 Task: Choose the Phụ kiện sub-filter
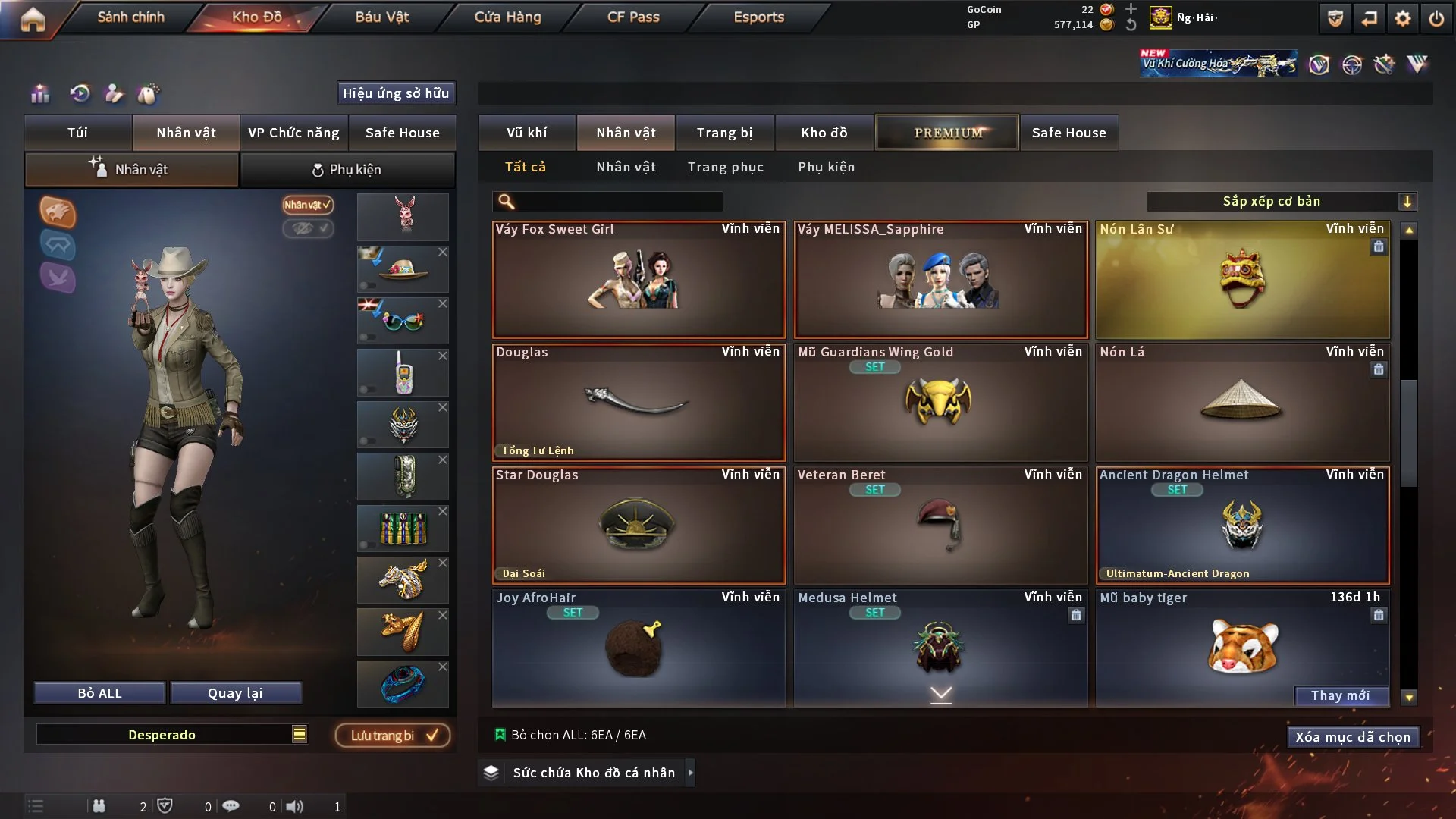826,167
